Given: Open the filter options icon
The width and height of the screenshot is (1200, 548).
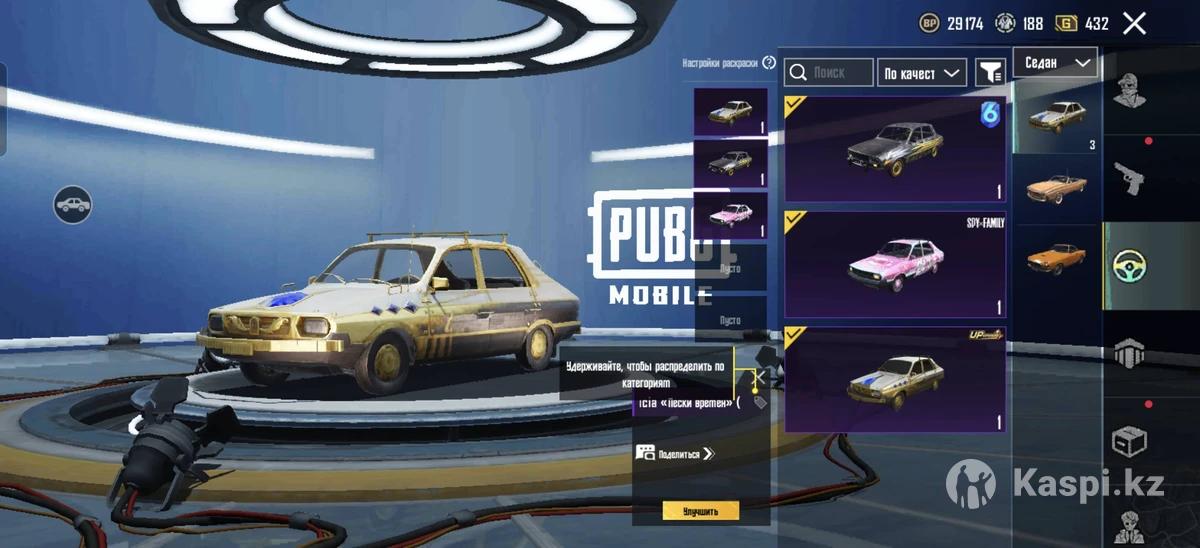Looking at the screenshot, I should click(990, 72).
